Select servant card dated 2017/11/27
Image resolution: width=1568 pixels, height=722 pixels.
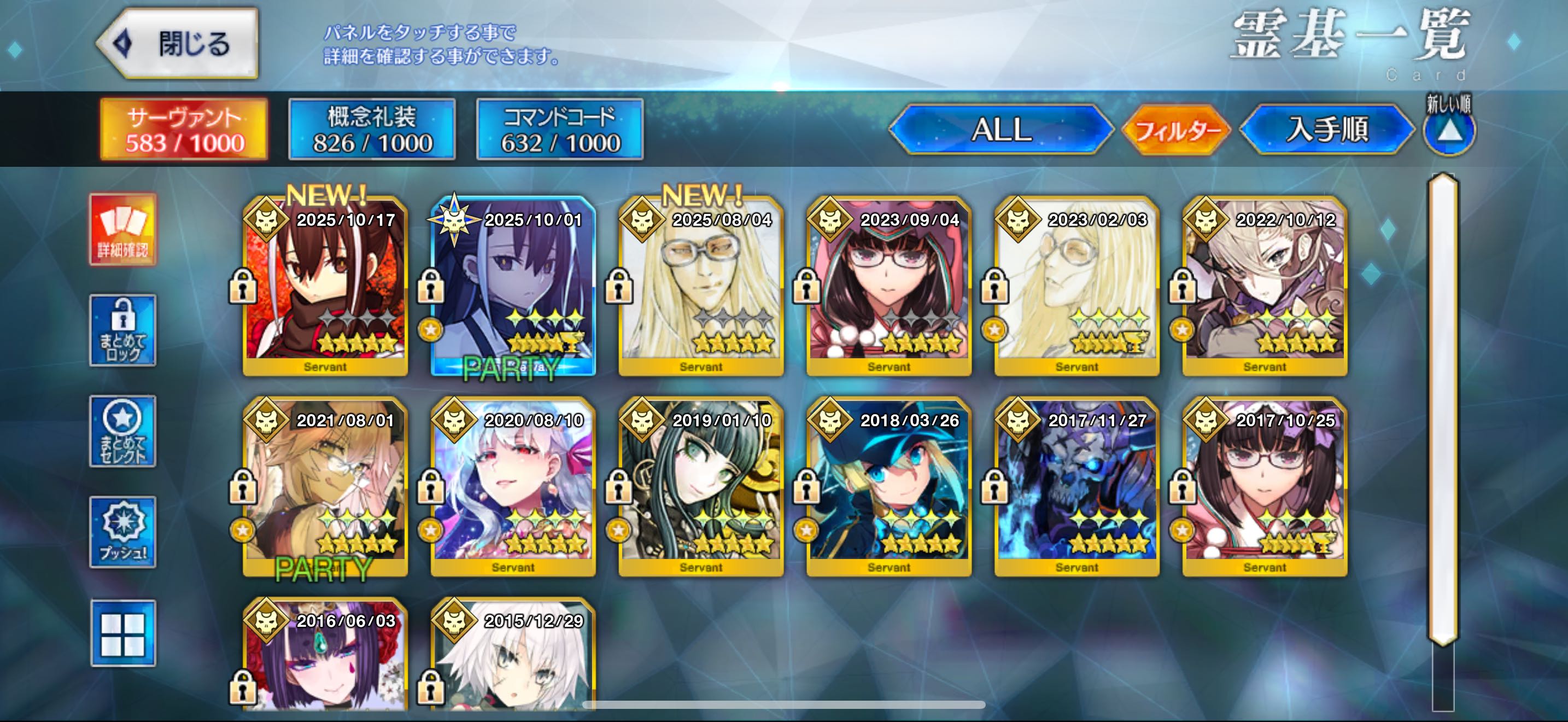point(1077,487)
